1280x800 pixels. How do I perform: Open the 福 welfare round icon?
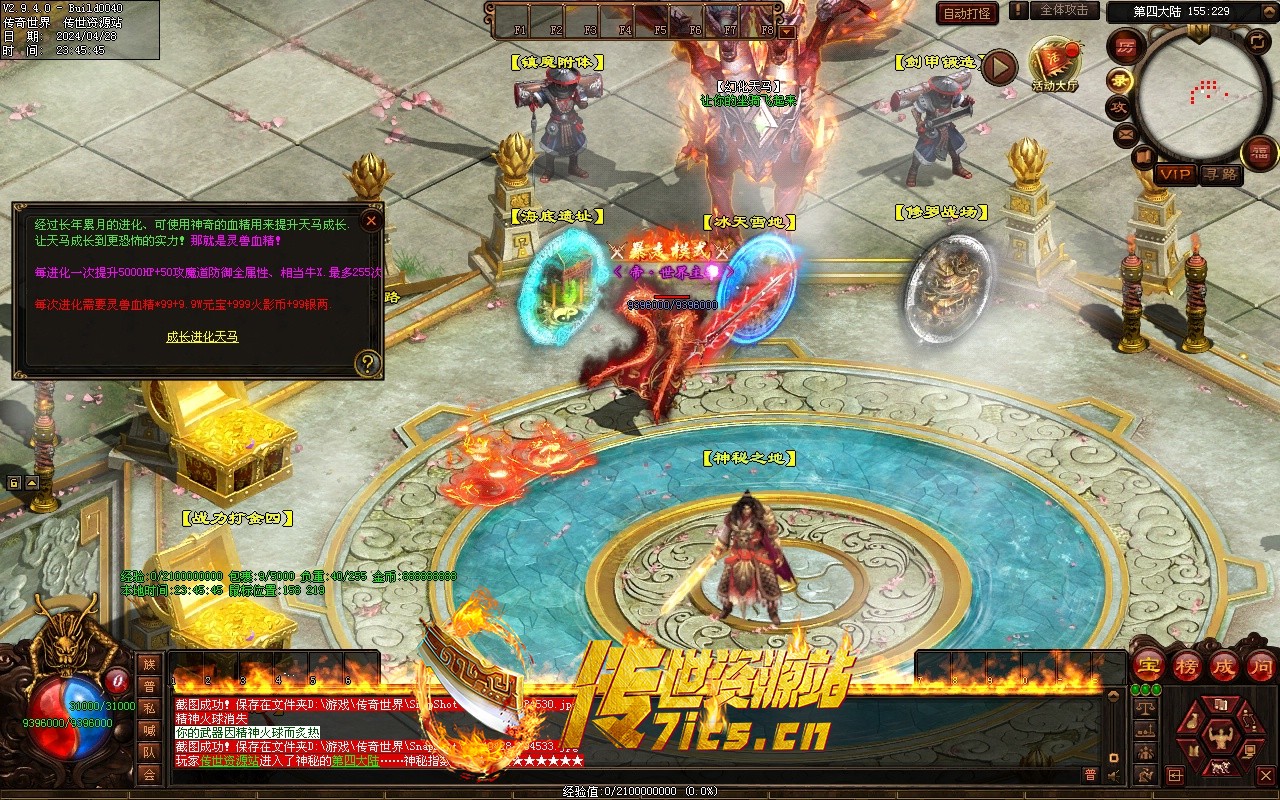click(x=1259, y=152)
